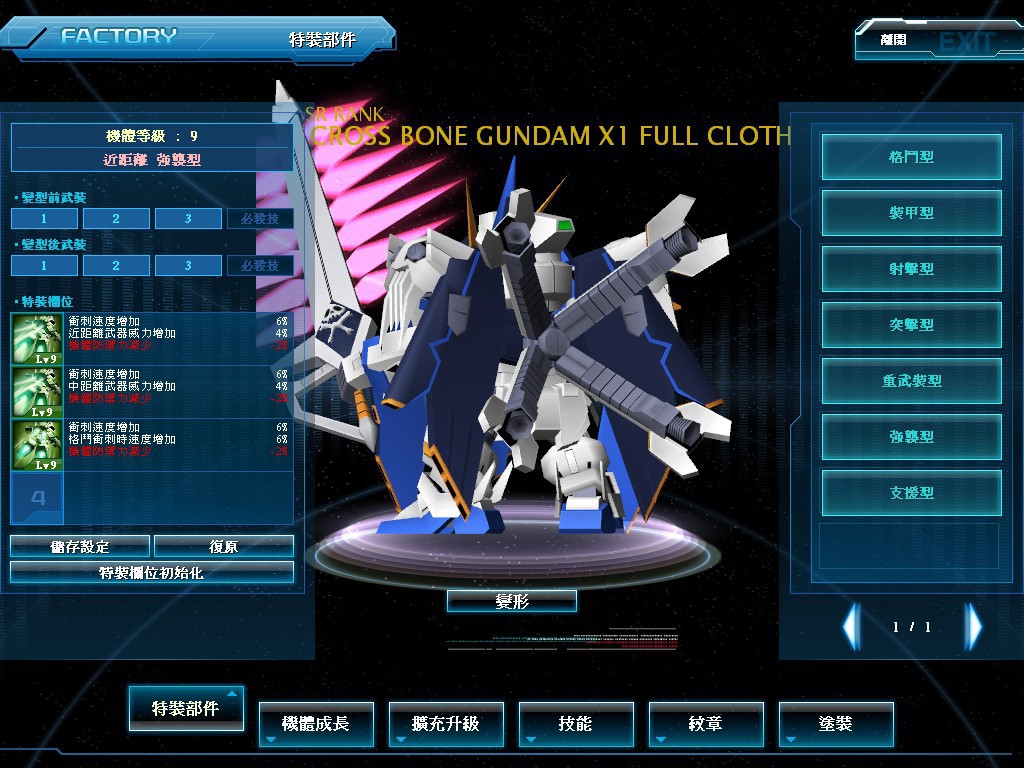Go to the next page arrow

[x=973, y=627]
